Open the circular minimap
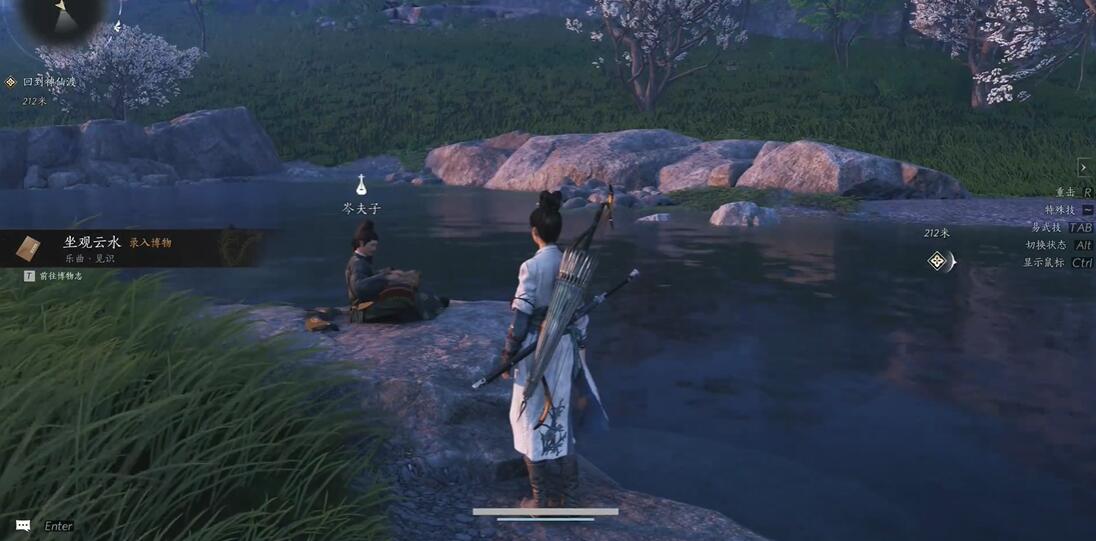The width and height of the screenshot is (1096, 541). (x=62, y=14)
